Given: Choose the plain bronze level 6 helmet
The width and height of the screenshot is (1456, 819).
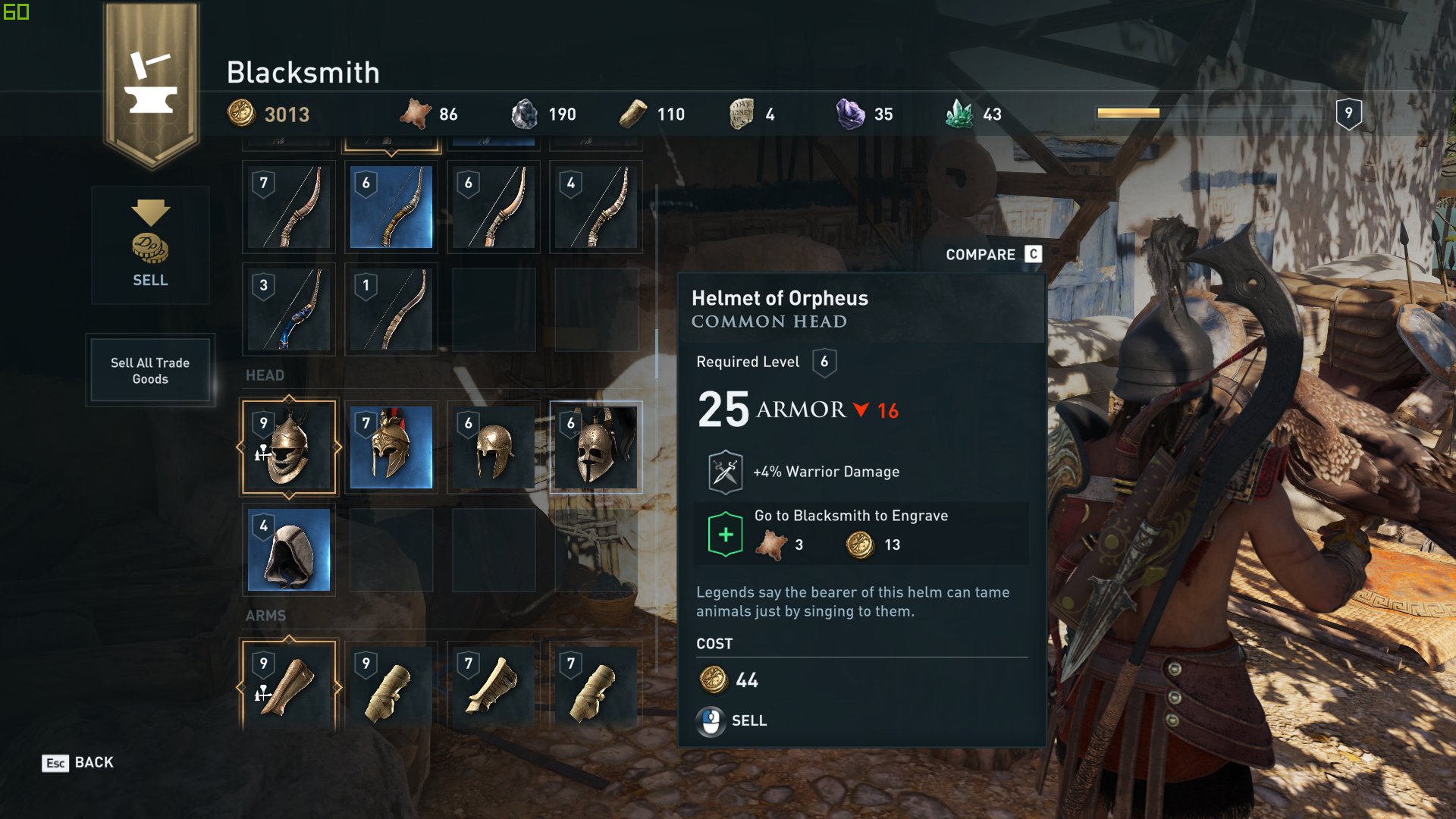Looking at the screenshot, I should (x=494, y=447).
